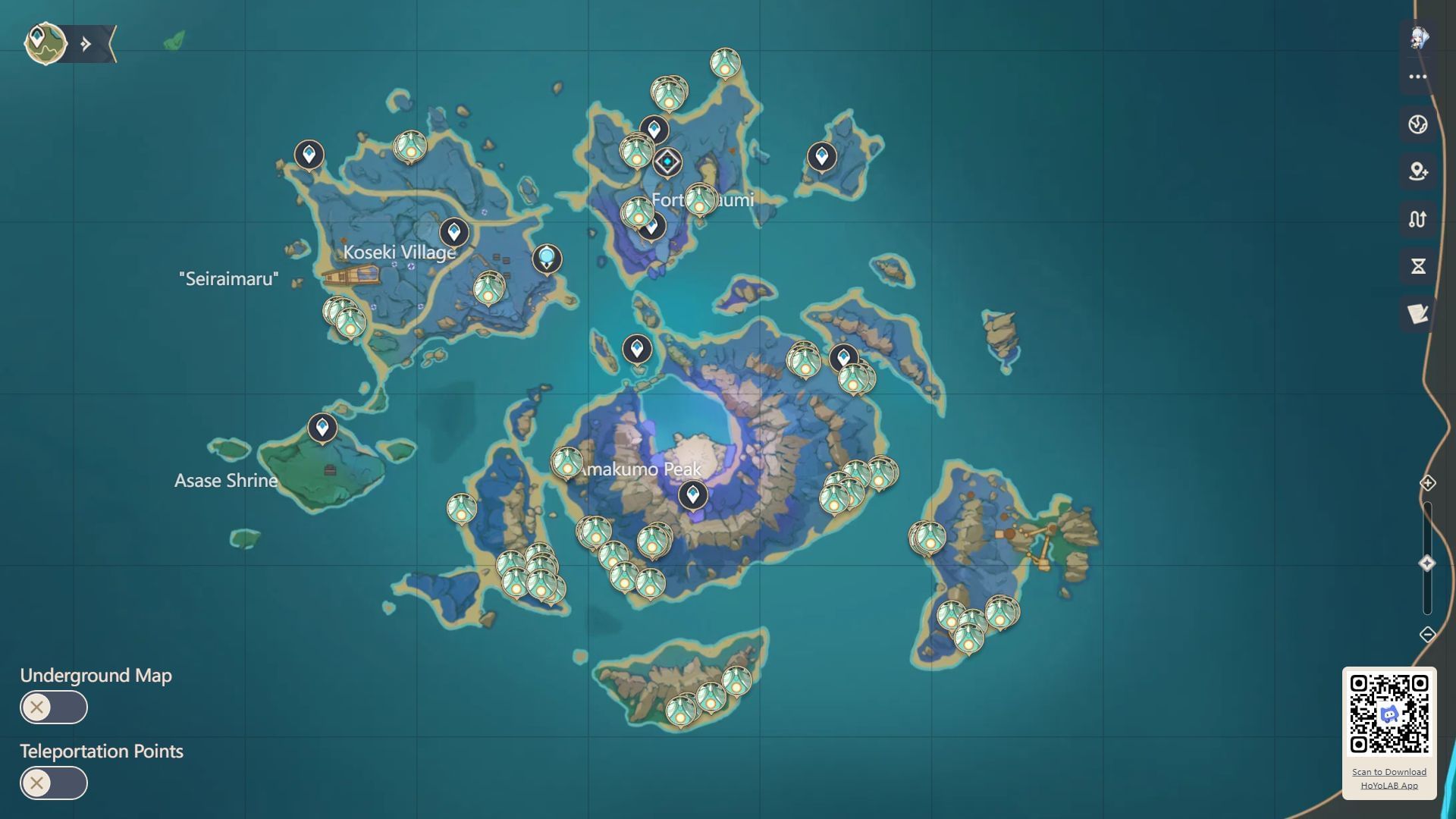
Task: Click the waypoint marker on Amakumo Peak
Action: point(692,494)
